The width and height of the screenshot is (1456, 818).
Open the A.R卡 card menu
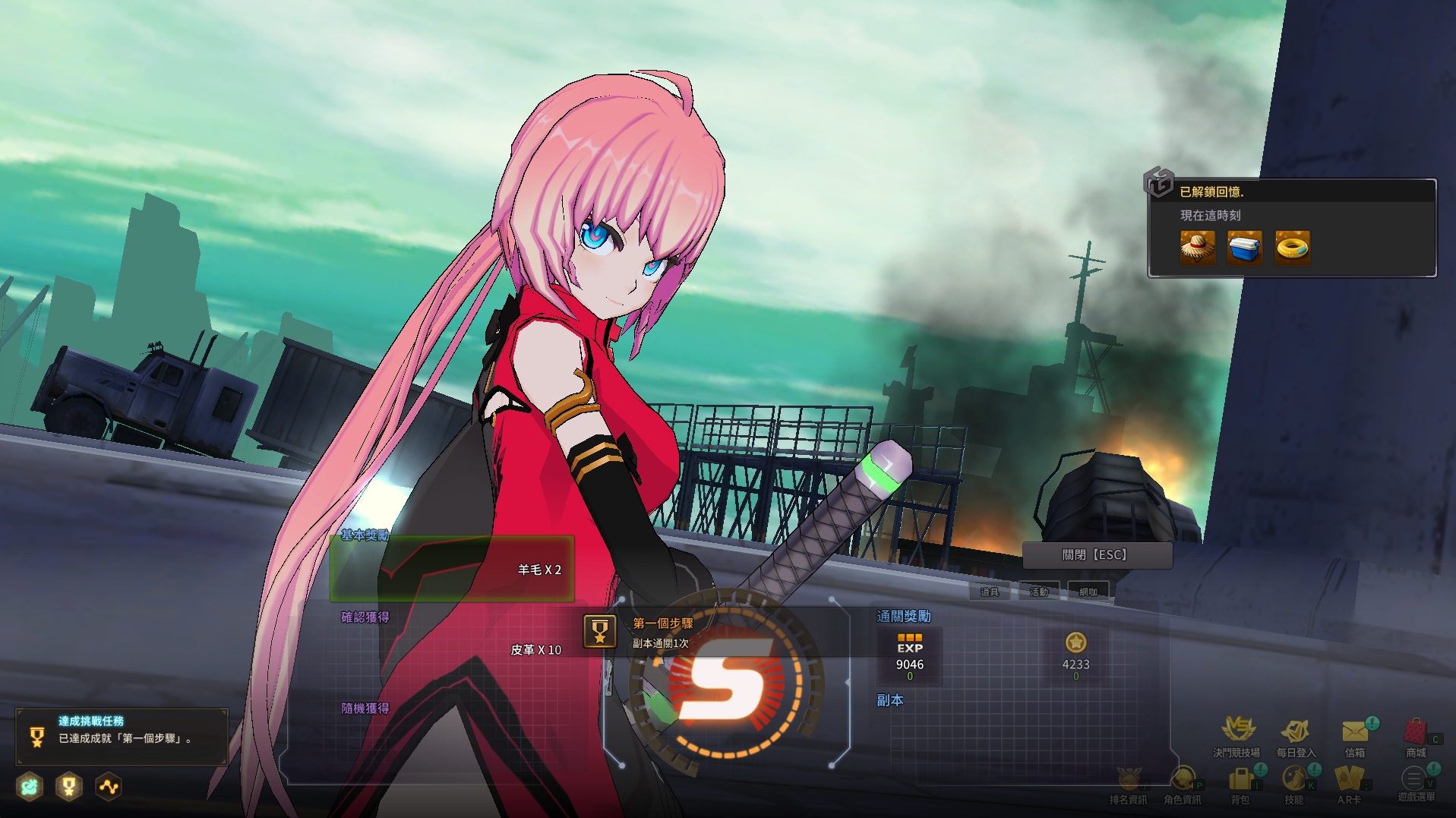point(1349,782)
